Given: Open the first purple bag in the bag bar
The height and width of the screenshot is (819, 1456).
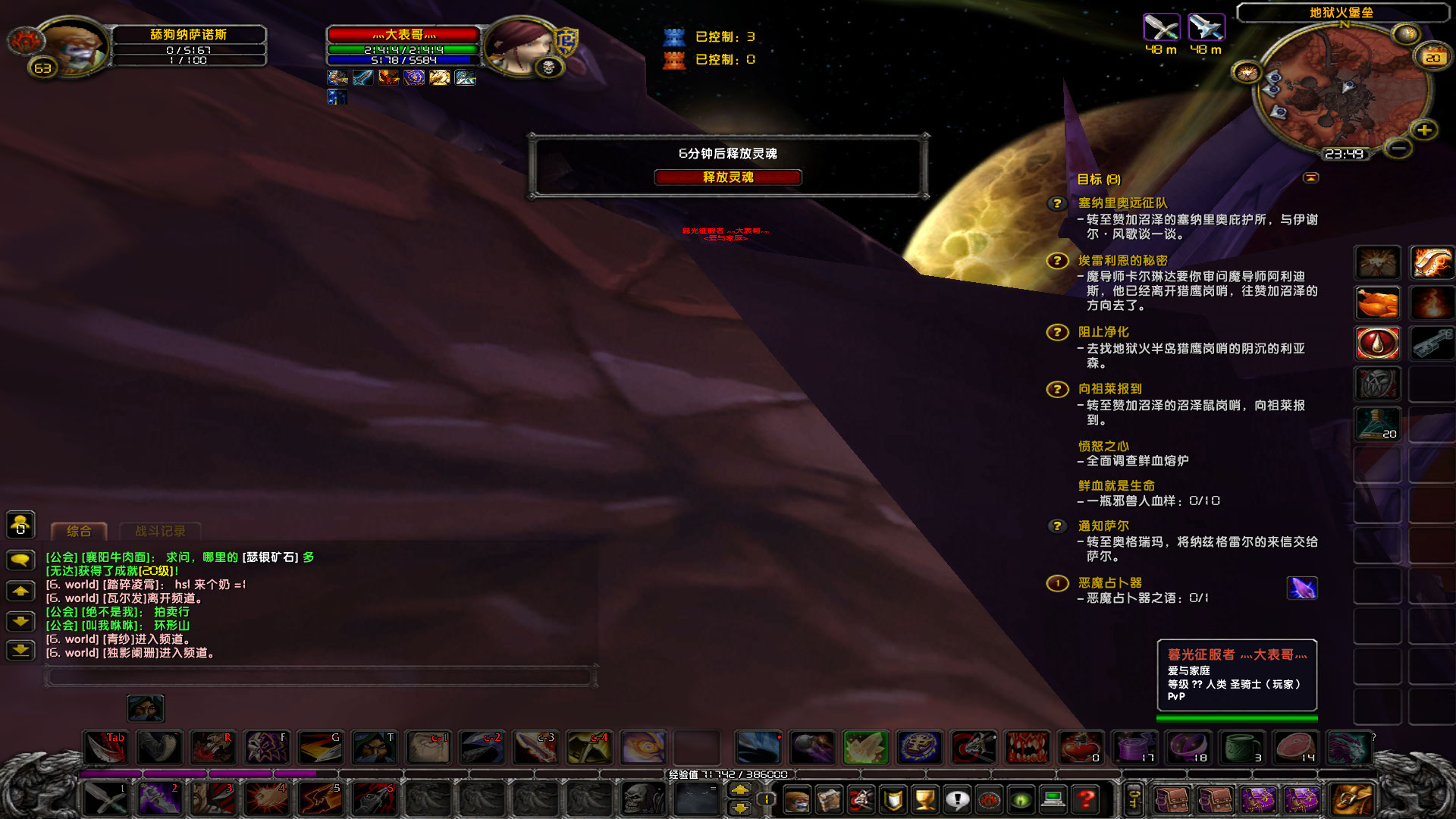Looking at the screenshot, I should pyautogui.click(x=1260, y=800).
